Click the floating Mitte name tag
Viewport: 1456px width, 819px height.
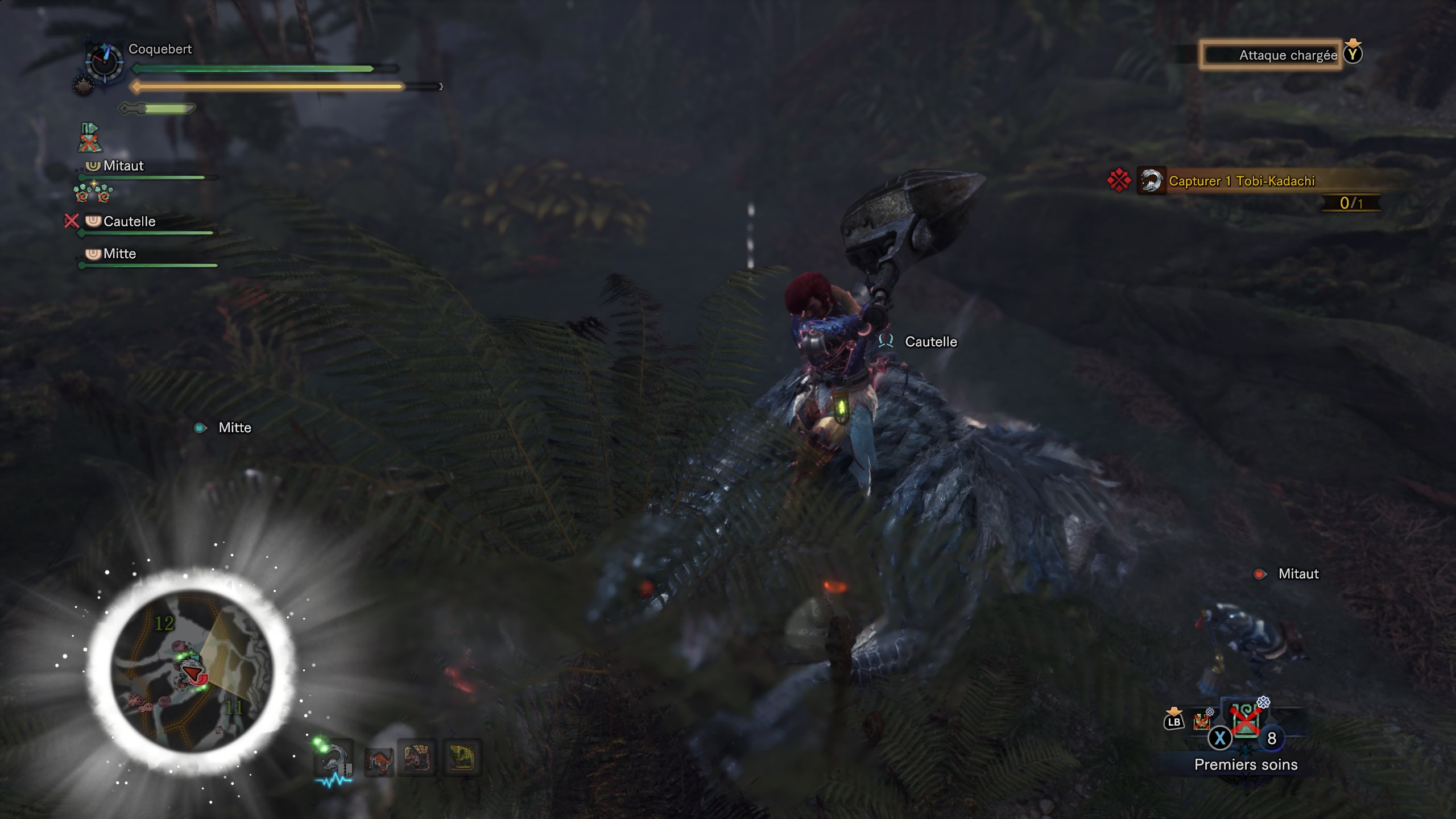234,428
